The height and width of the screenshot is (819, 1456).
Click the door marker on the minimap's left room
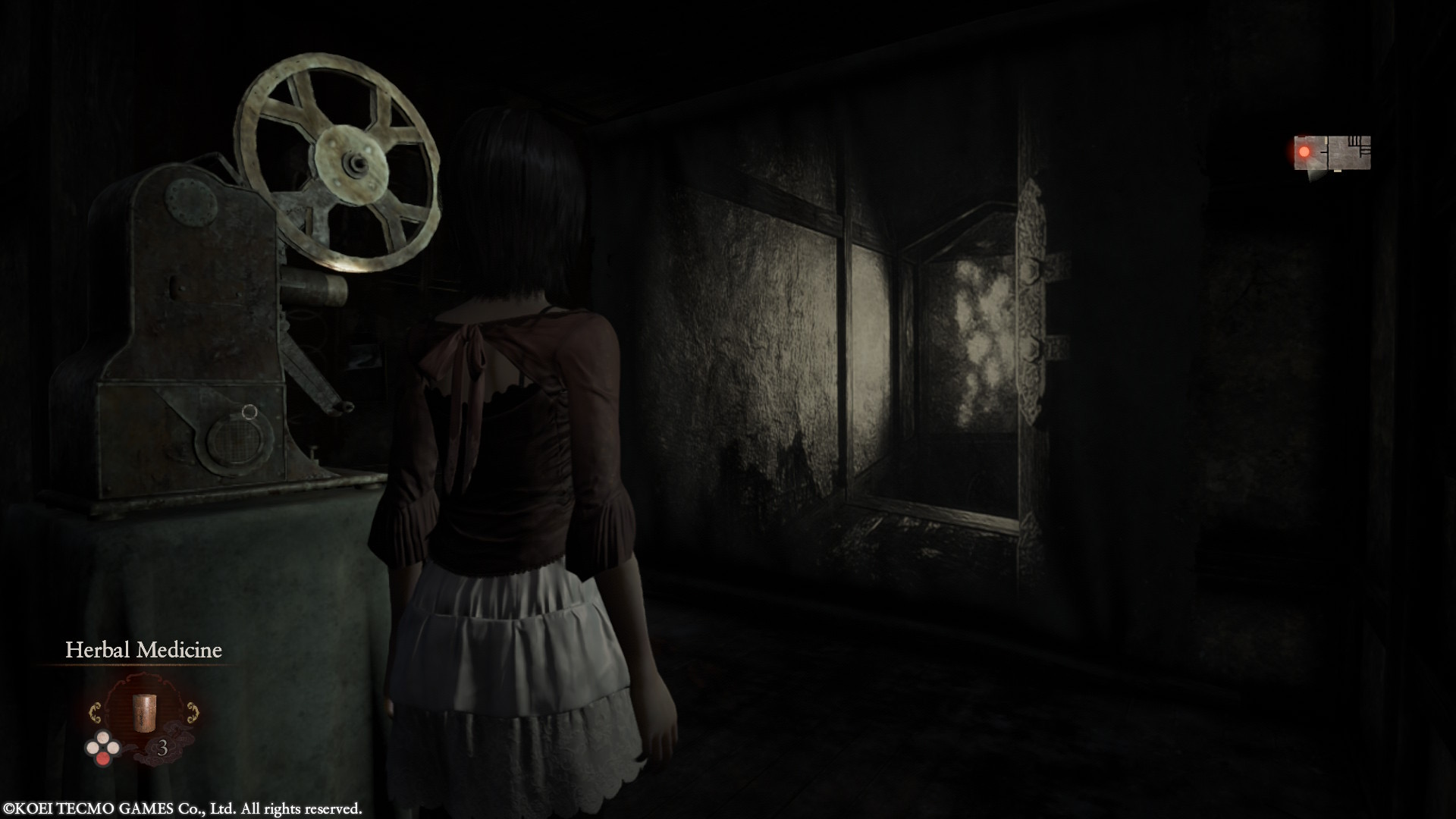point(1326,140)
